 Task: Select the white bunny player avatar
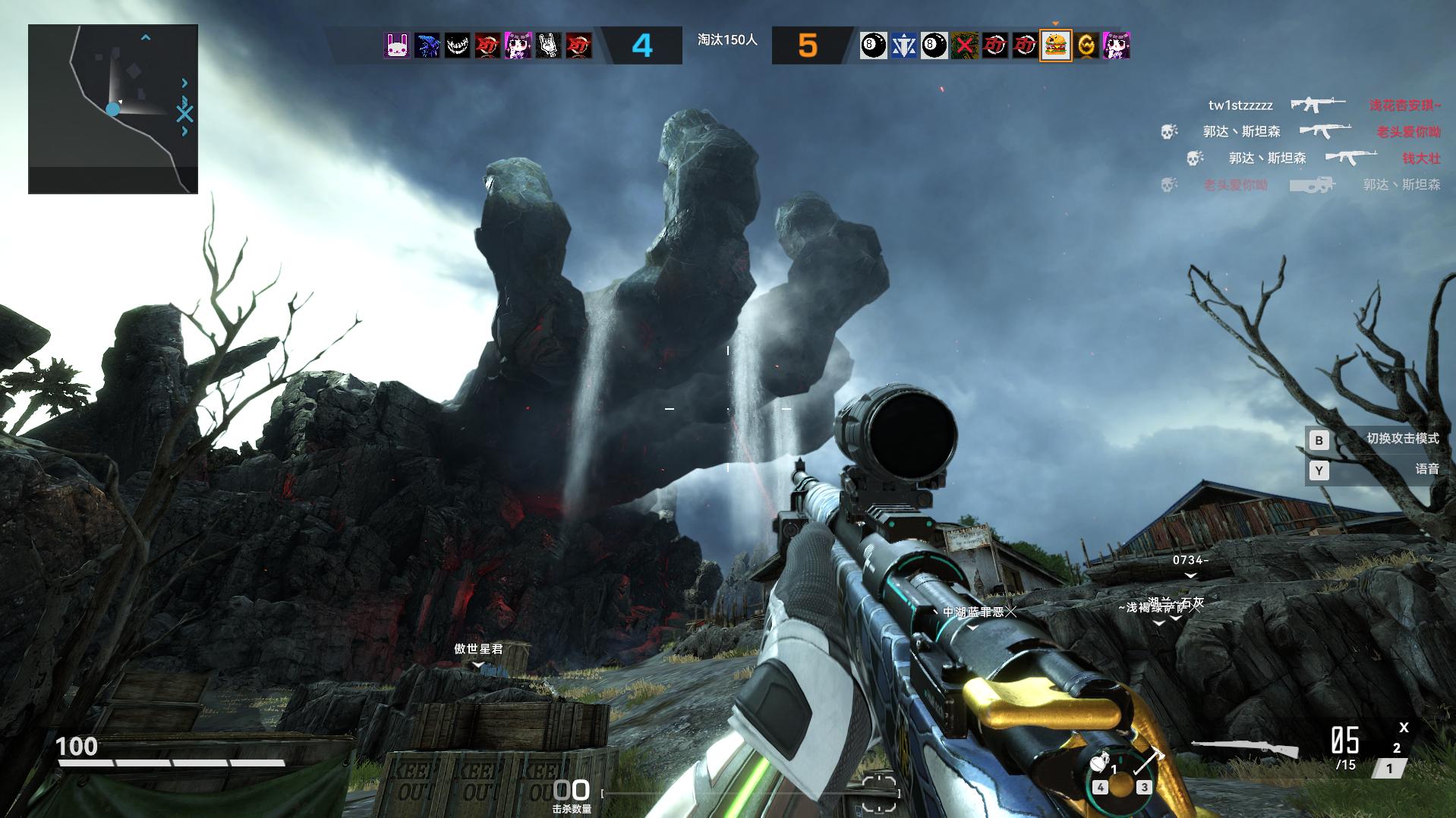coord(396,46)
